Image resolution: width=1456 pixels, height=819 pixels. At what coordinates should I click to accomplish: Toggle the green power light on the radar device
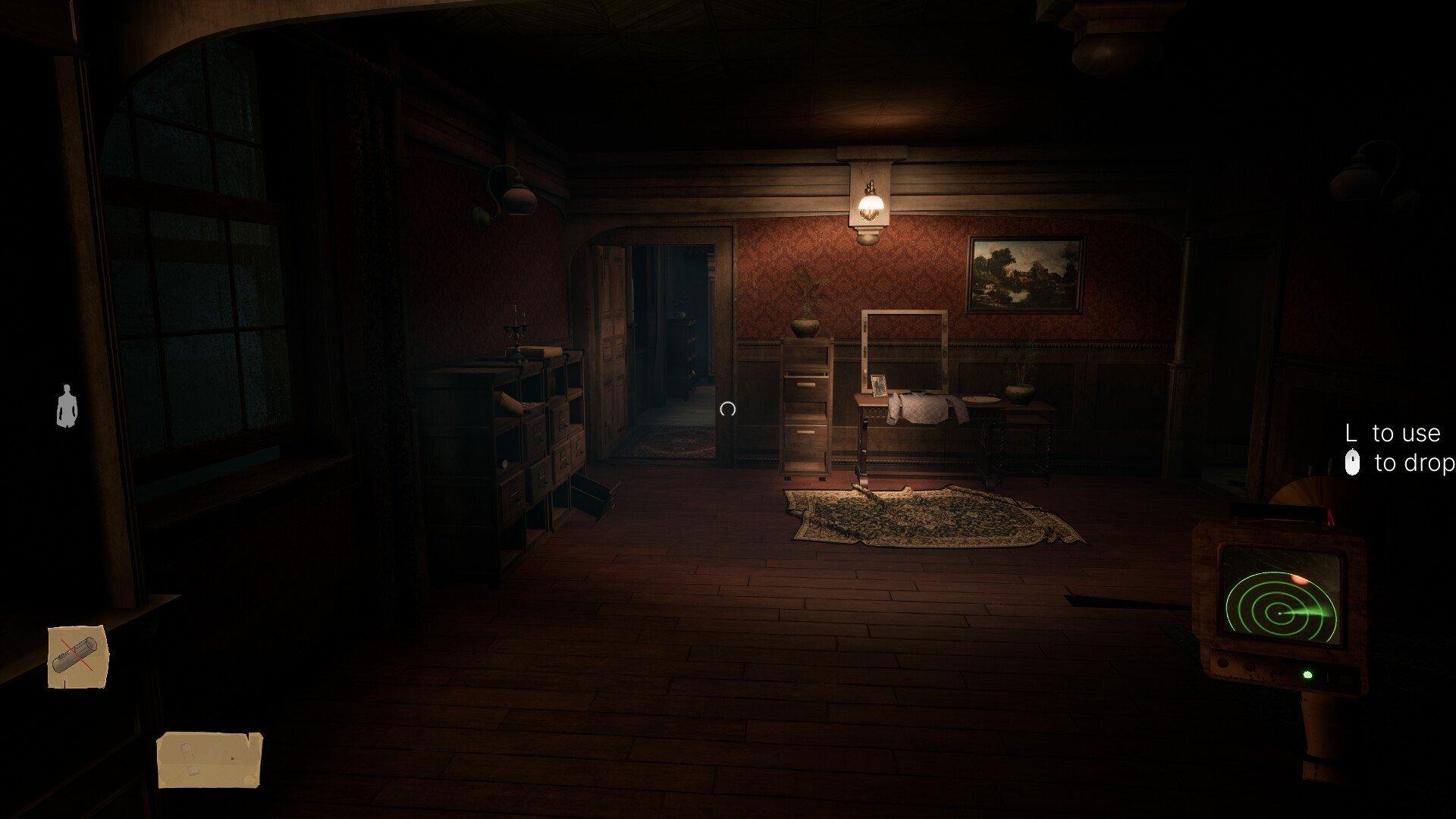(x=1307, y=674)
